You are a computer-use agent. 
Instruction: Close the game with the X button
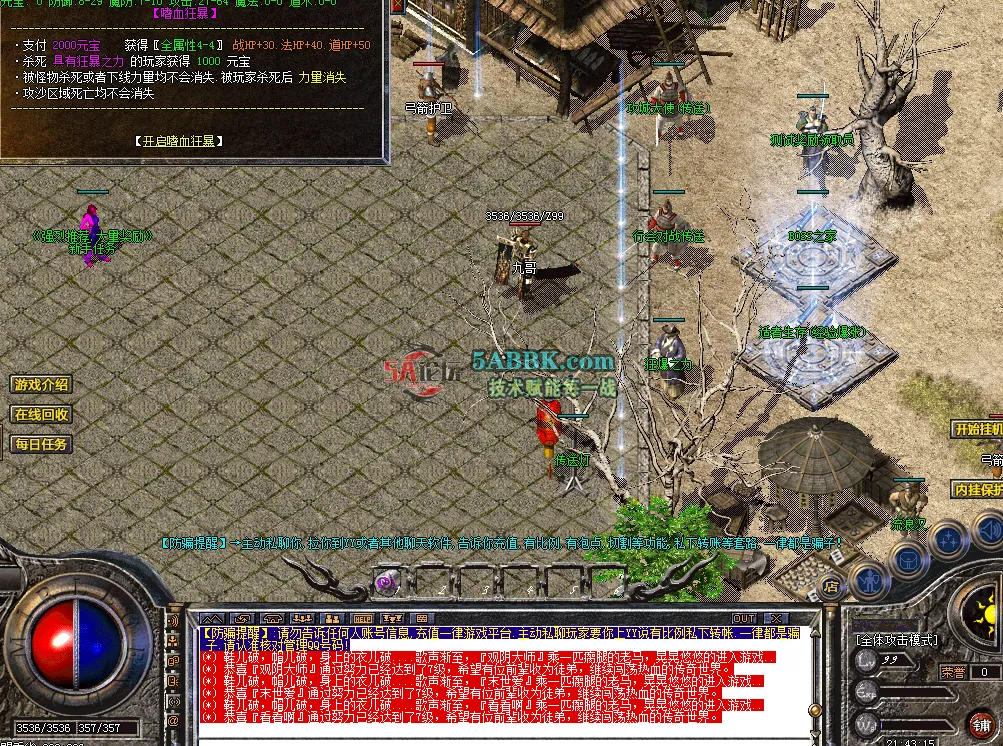coord(775,619)
